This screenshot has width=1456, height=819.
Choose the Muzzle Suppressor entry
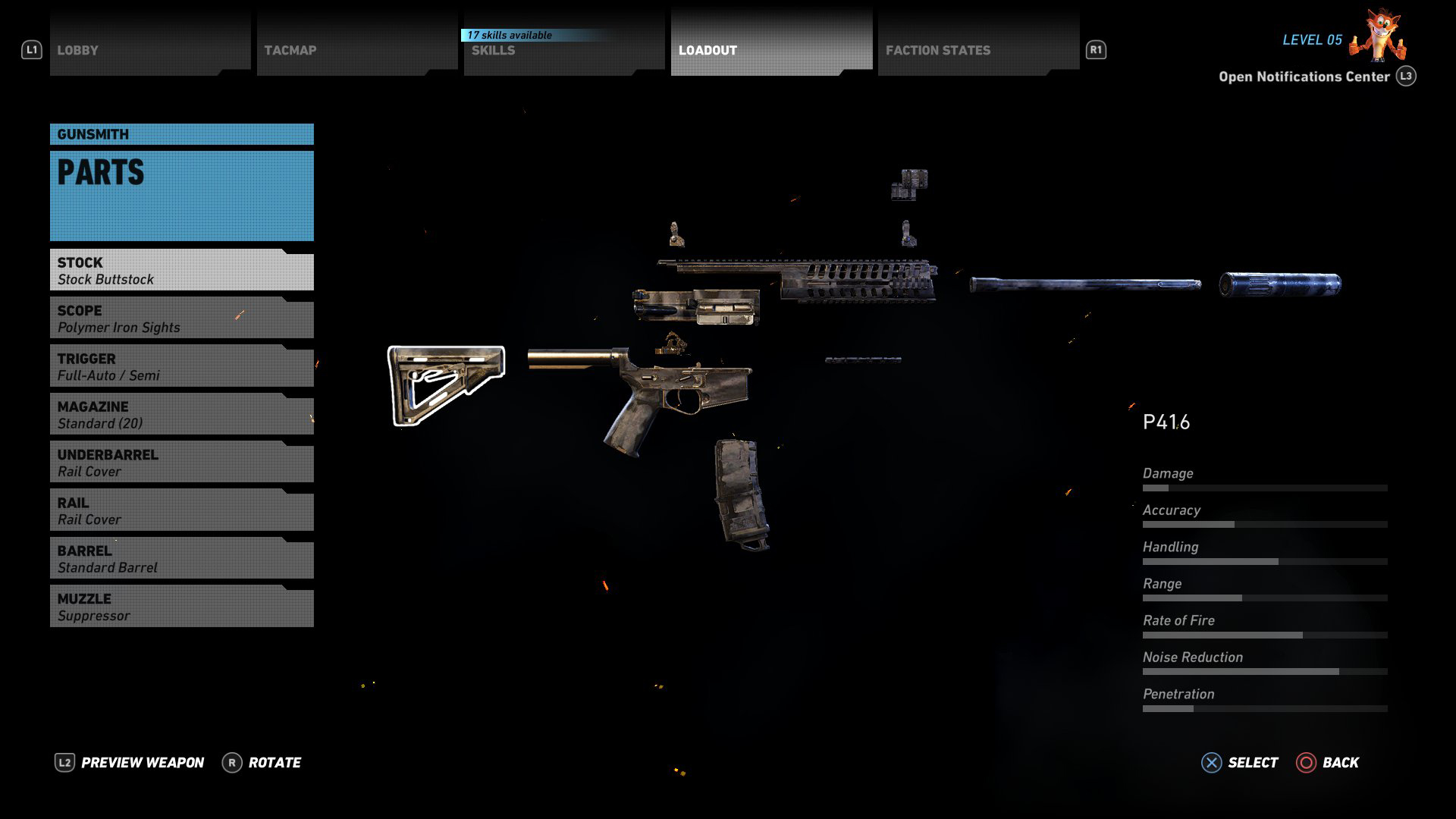click(182, 607)
